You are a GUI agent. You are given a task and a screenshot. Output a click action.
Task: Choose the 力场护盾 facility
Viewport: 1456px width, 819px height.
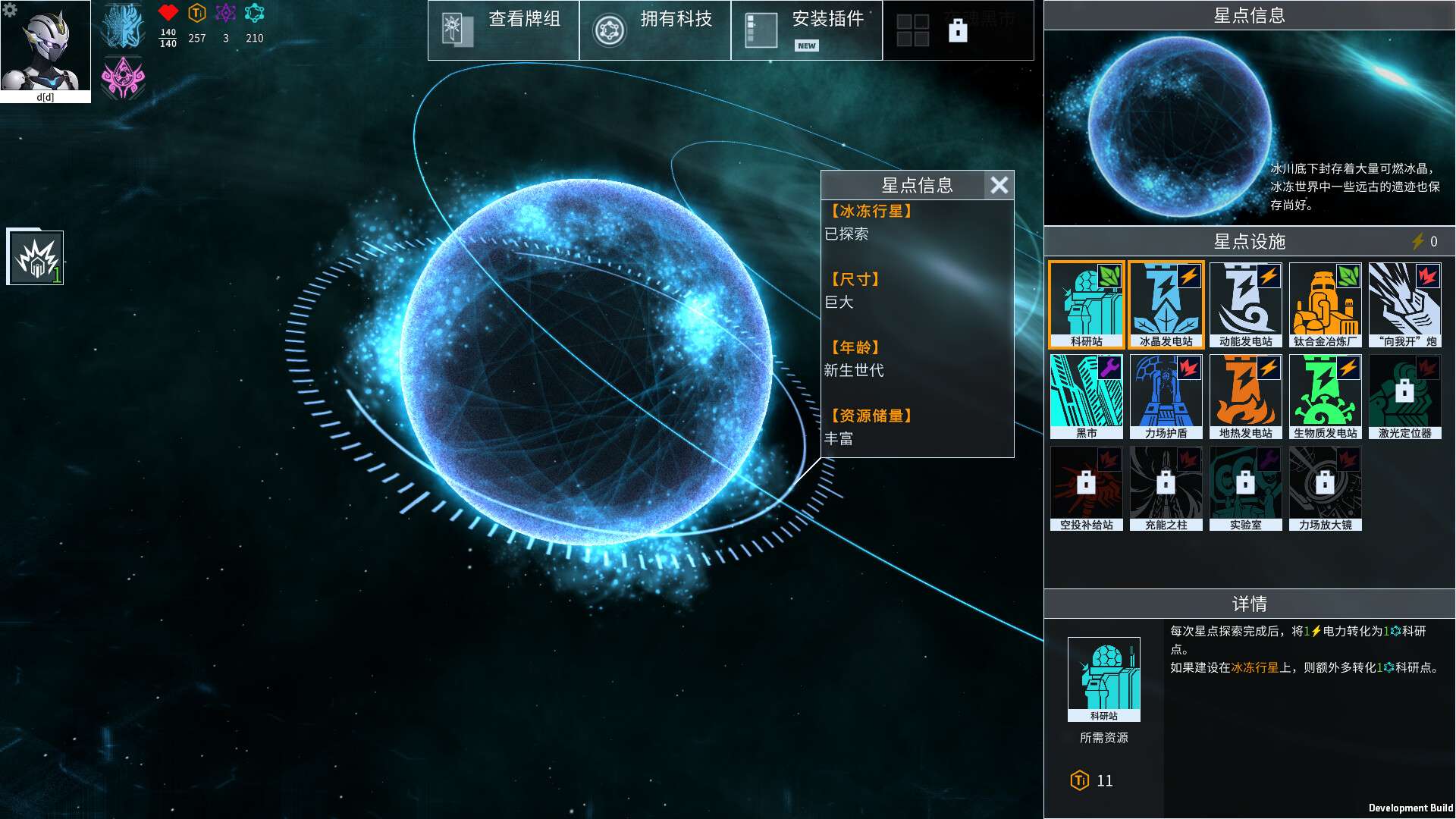1165,396
